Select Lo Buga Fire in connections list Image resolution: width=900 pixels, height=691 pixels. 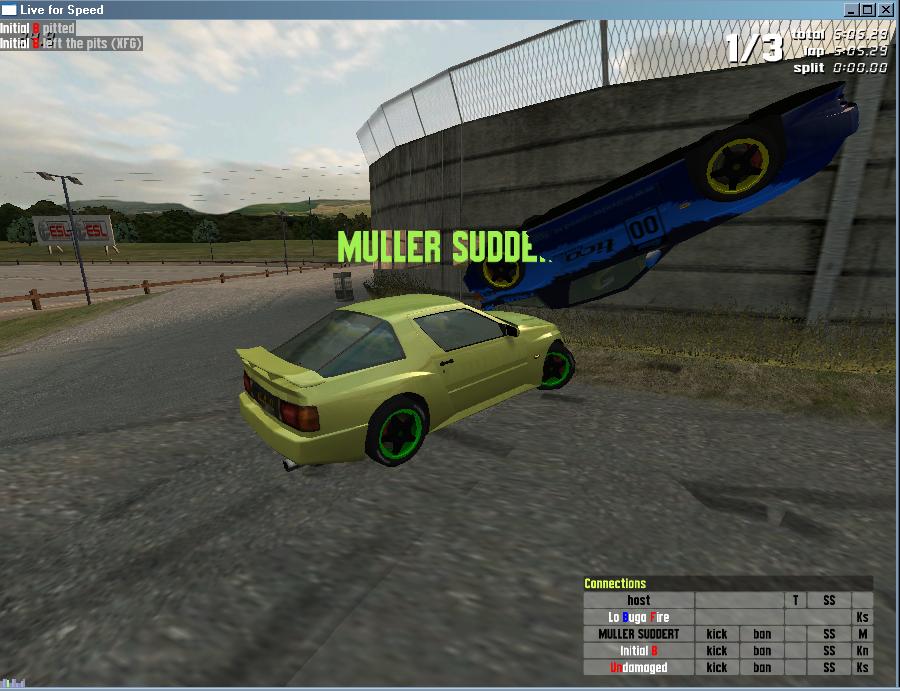coord(638,617)
